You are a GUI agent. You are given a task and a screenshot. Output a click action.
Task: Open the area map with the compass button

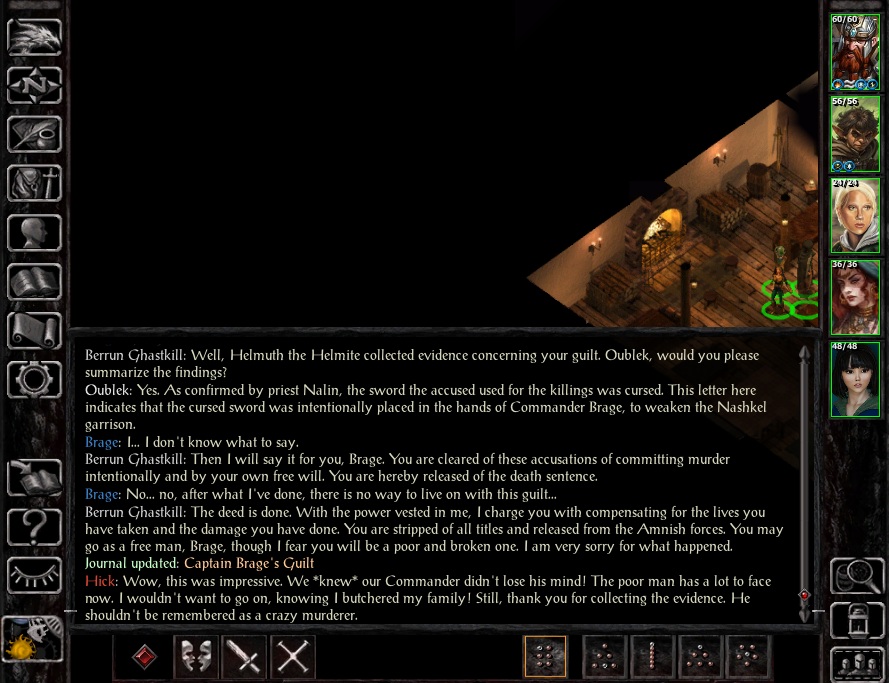(35, 85)
